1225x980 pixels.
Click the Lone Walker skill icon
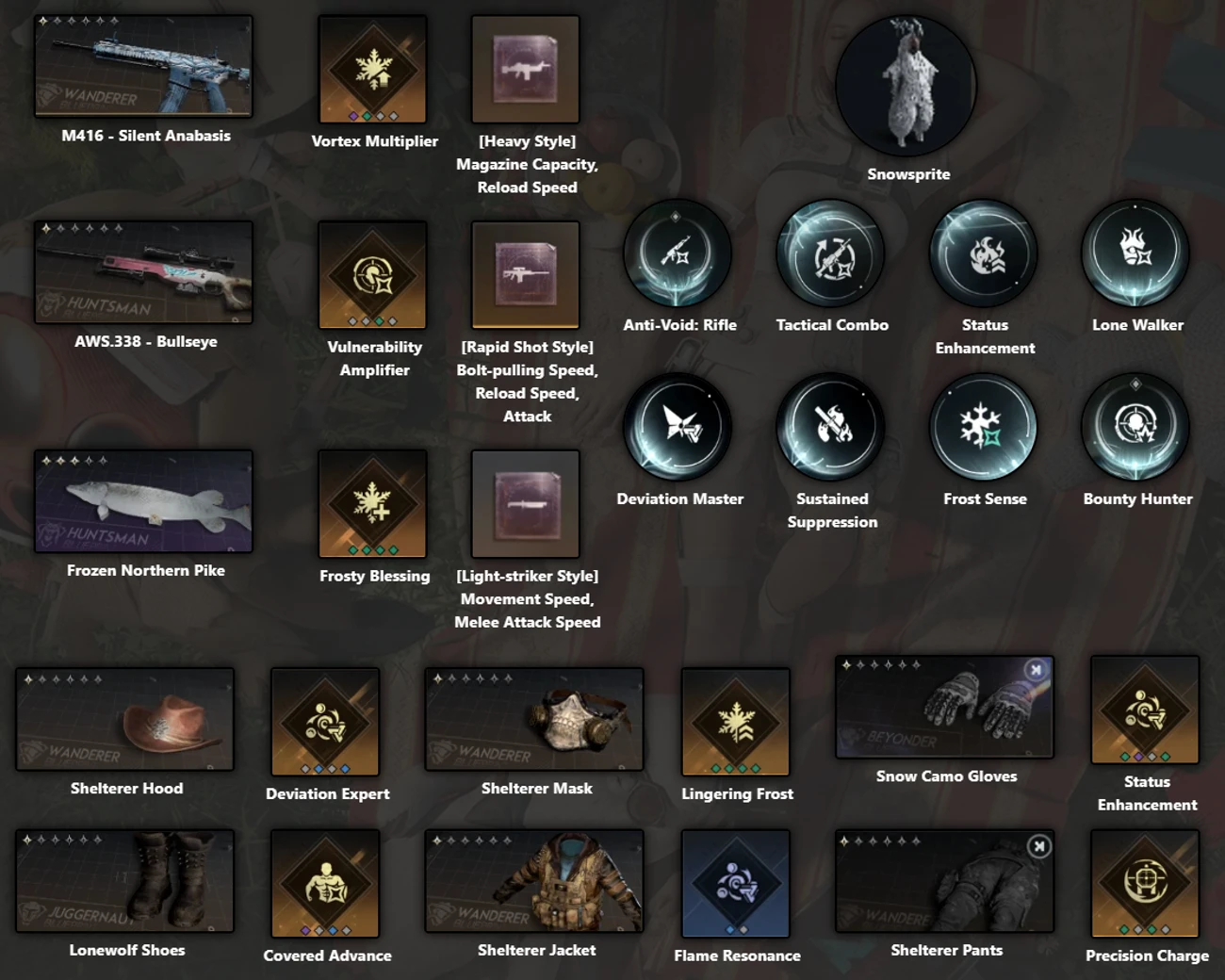coord(1135,252)
